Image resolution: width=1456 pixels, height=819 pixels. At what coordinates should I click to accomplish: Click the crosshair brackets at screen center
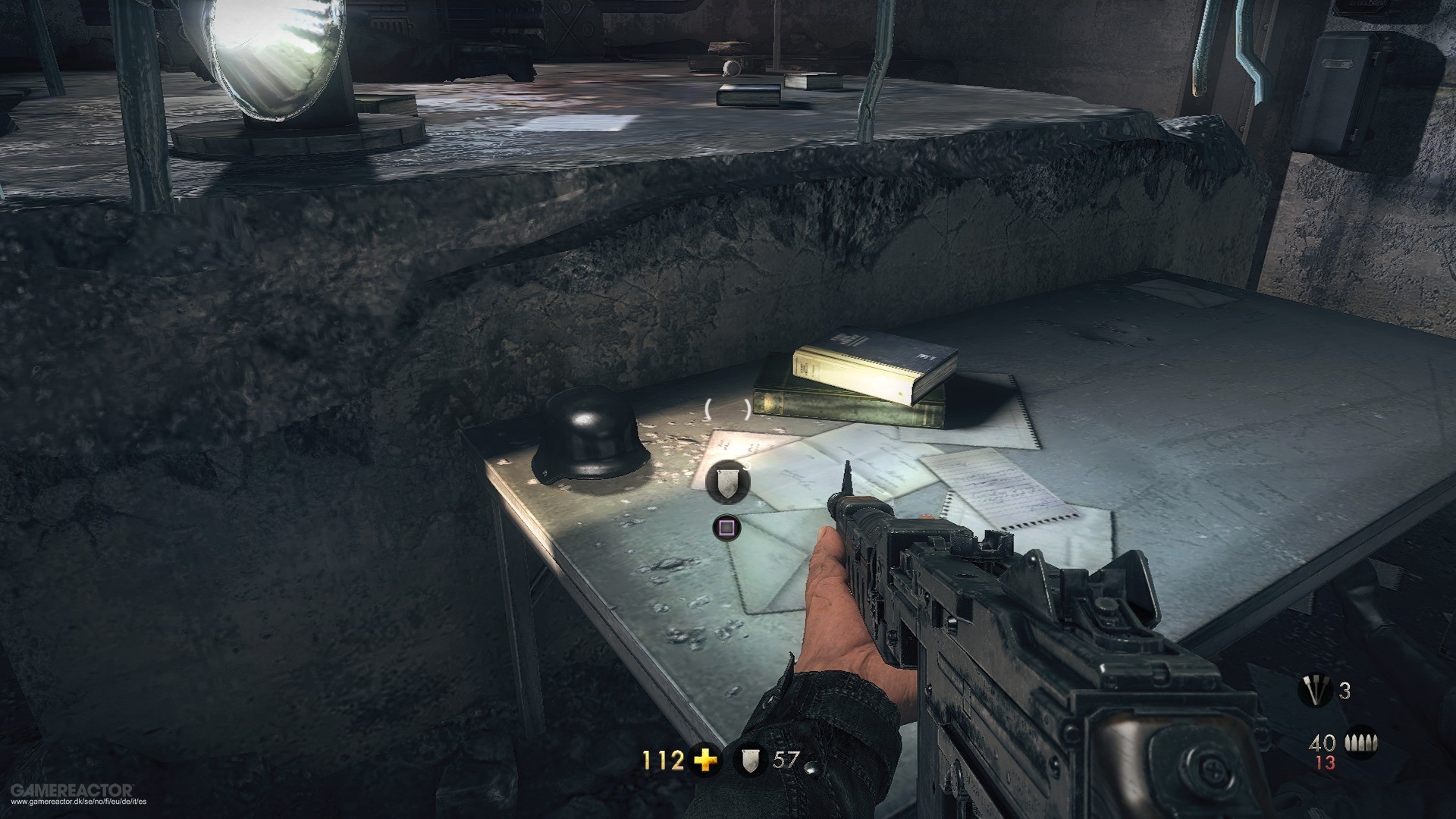pyautogui.click(x=726, y=409)
